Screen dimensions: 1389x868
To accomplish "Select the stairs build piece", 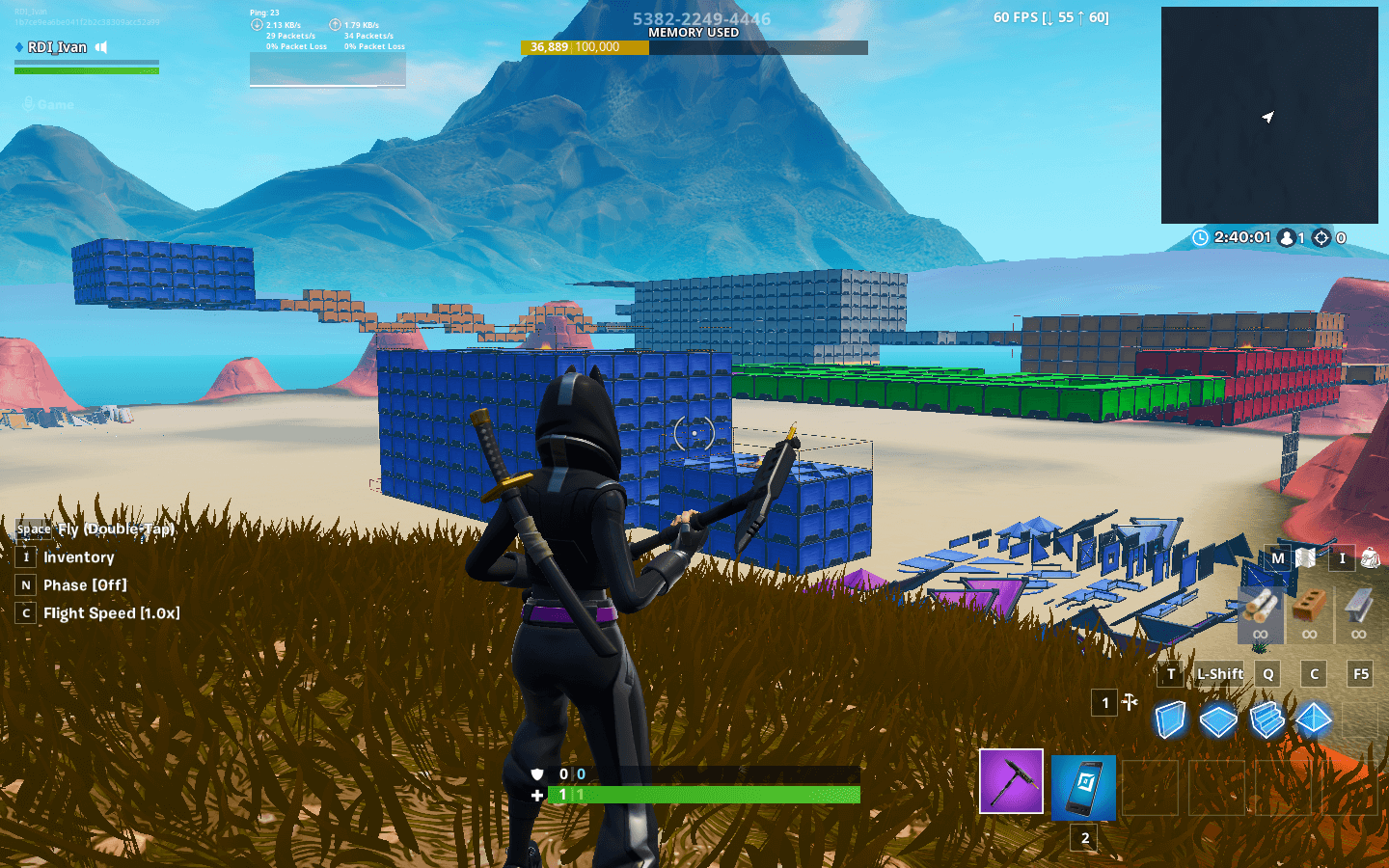I will pos(1266,719).
